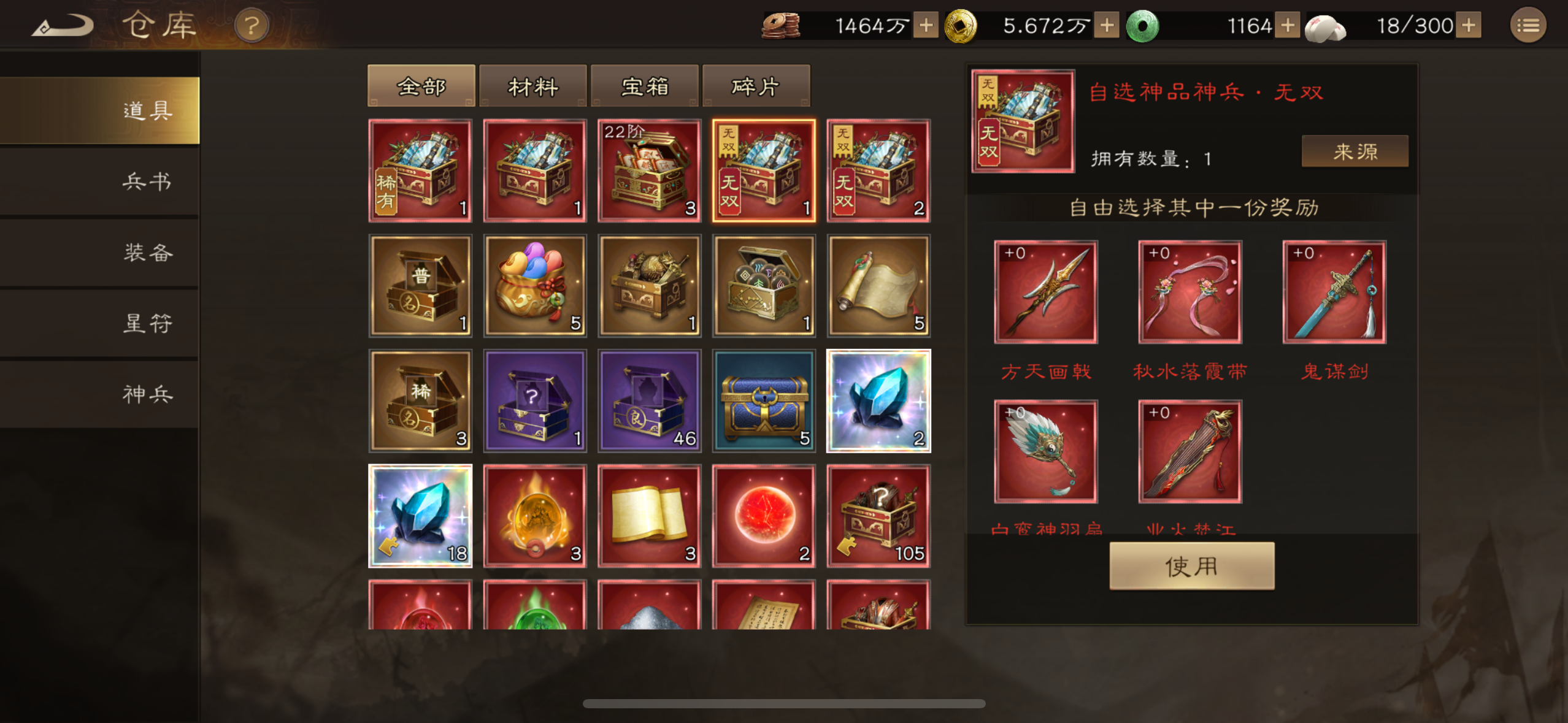Open the help icon beside 仓库 title

(x=252, y=25)
